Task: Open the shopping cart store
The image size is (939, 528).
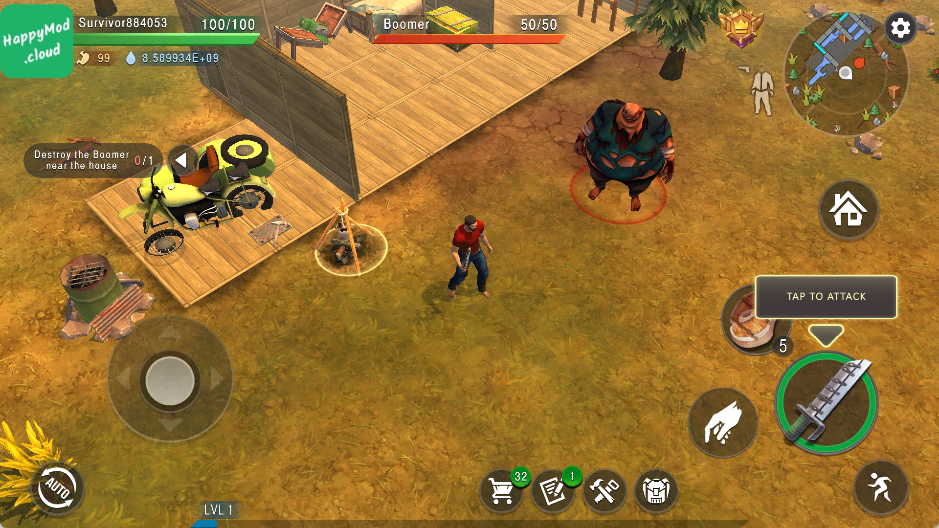Action: (x=502, y=490)
